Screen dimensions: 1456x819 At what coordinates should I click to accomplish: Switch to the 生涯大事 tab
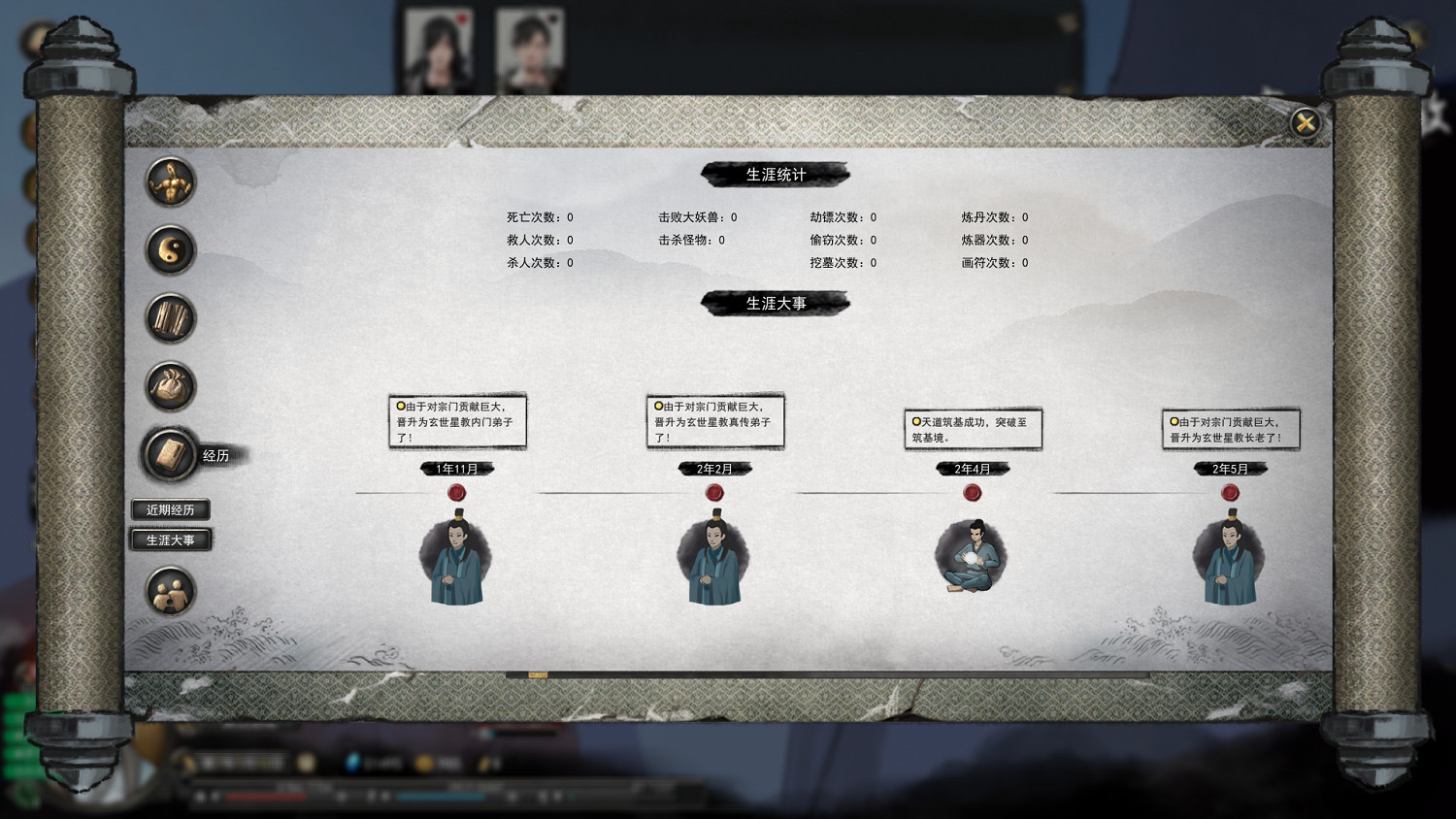pos(171,541)
